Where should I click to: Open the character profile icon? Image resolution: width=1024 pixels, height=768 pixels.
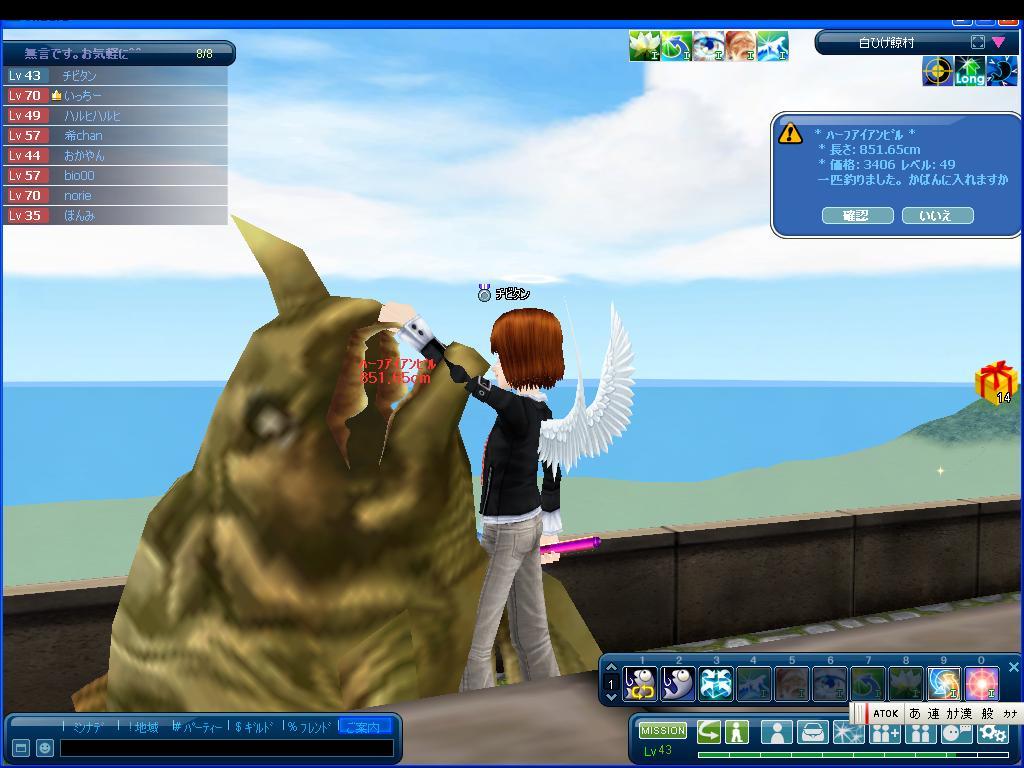[776, 733]
